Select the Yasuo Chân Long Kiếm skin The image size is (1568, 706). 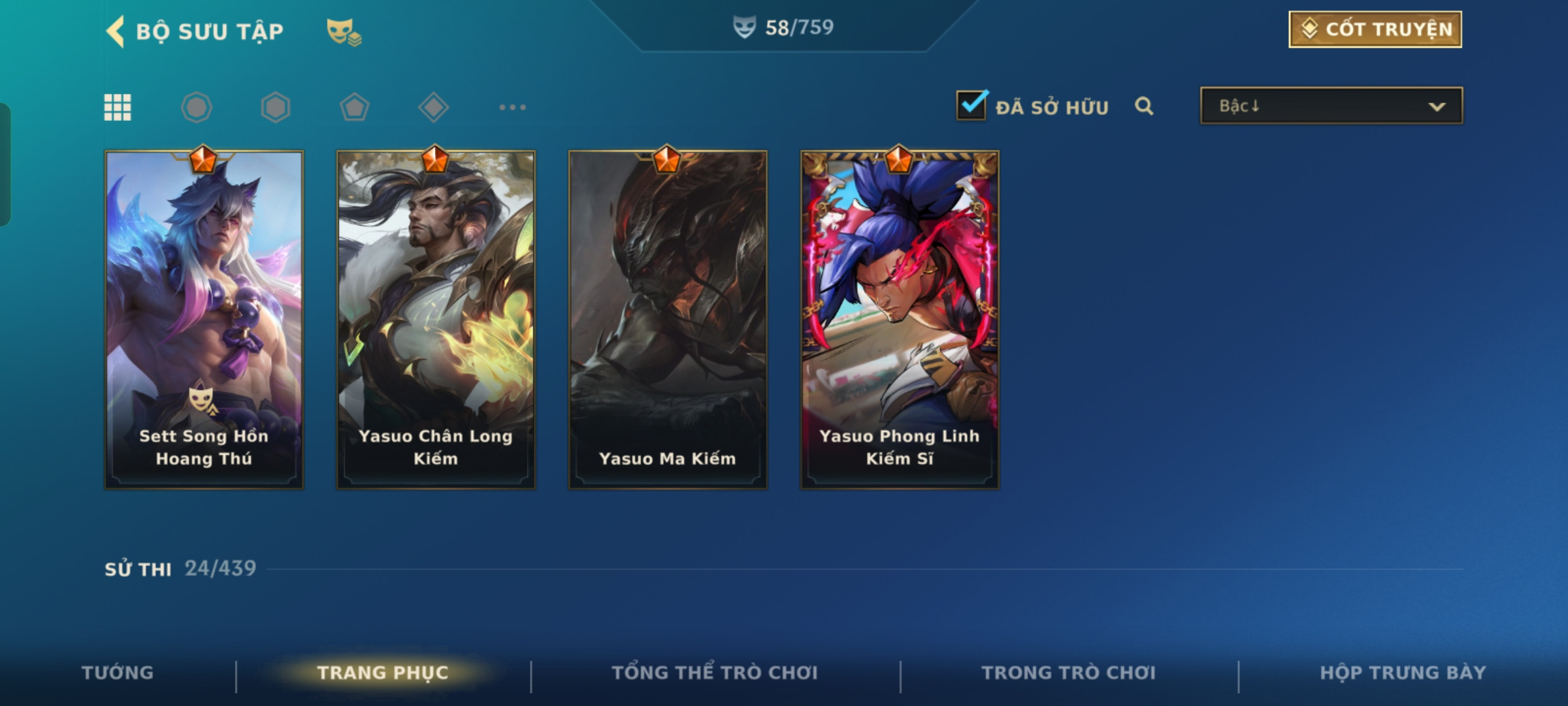tap(436, 320)
